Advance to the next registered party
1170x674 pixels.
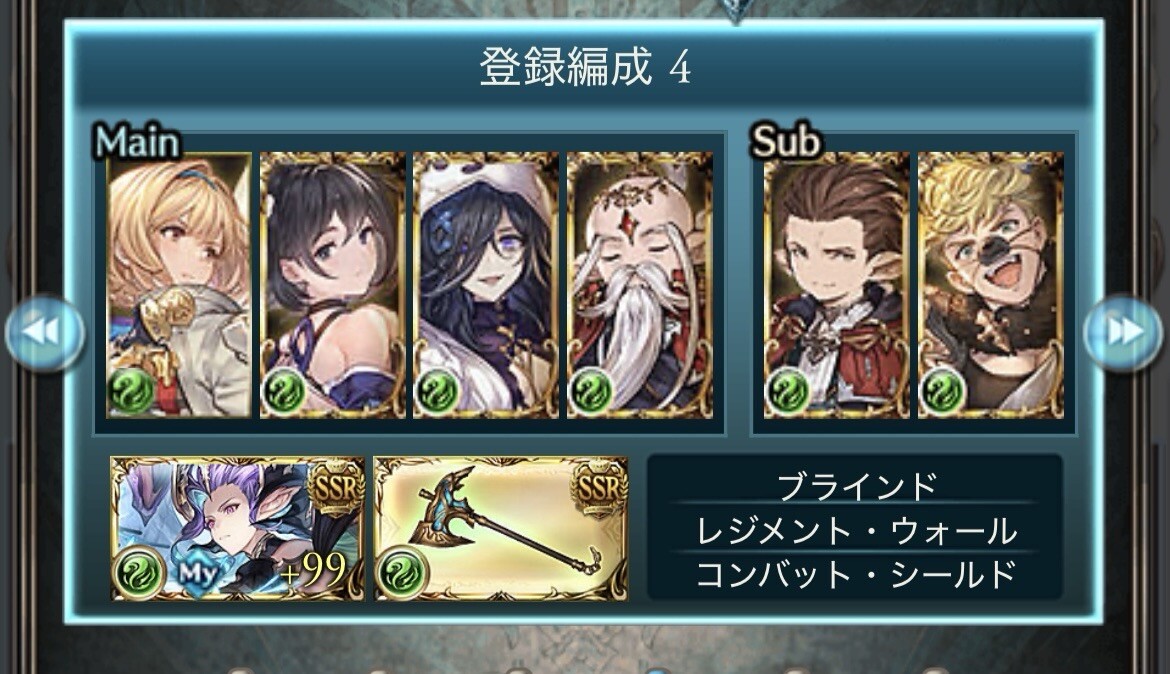click(x=1123, y=334)
